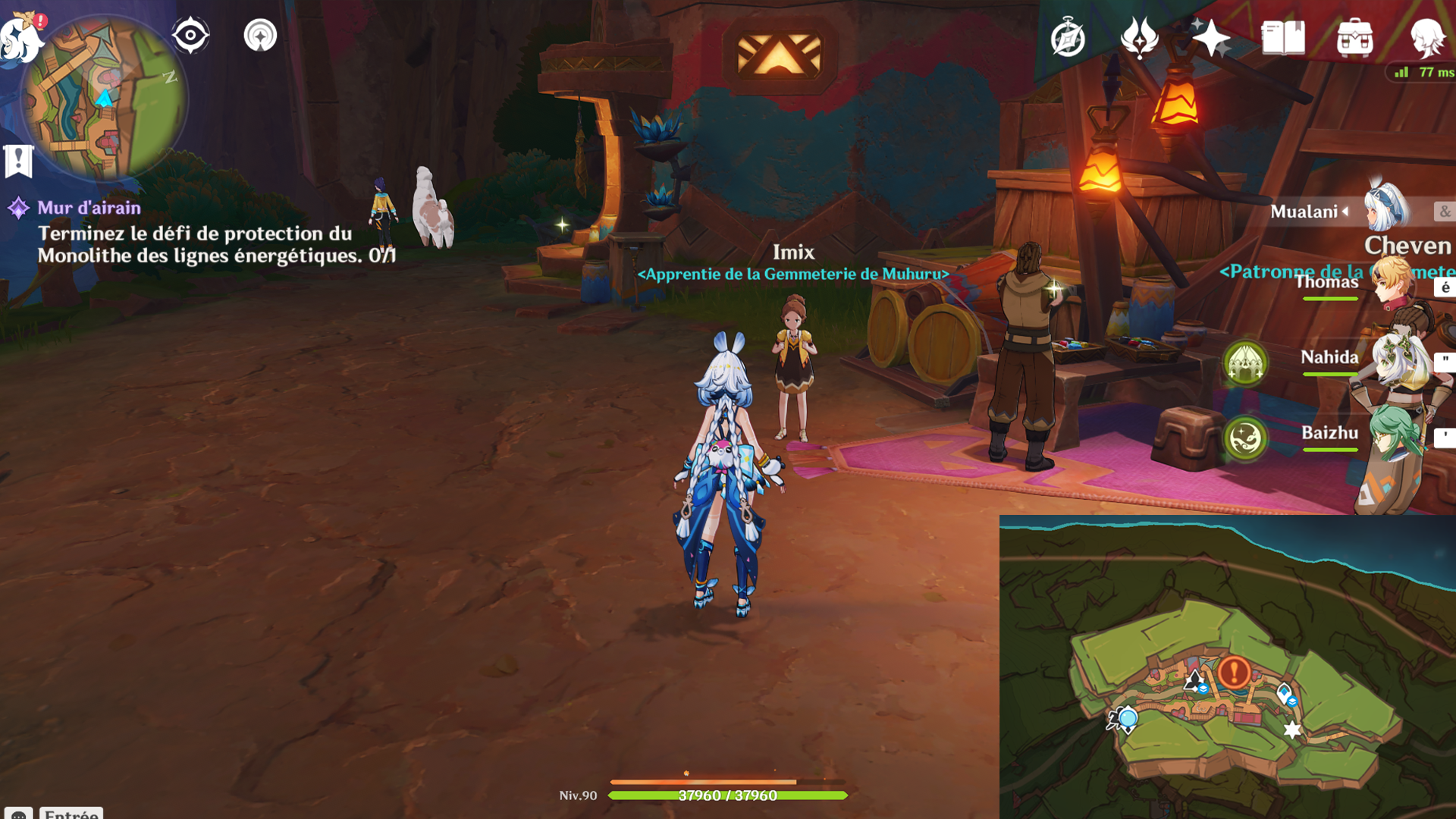Viewport: 1456px width, 819px height.
Task: Open the co-op signal icon
Action: pyautogui.click(x=260, y=35)
